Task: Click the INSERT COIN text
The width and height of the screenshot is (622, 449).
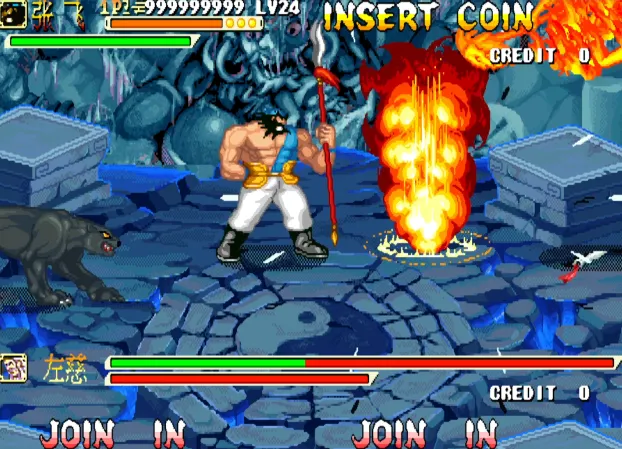Action: point(428,17)
